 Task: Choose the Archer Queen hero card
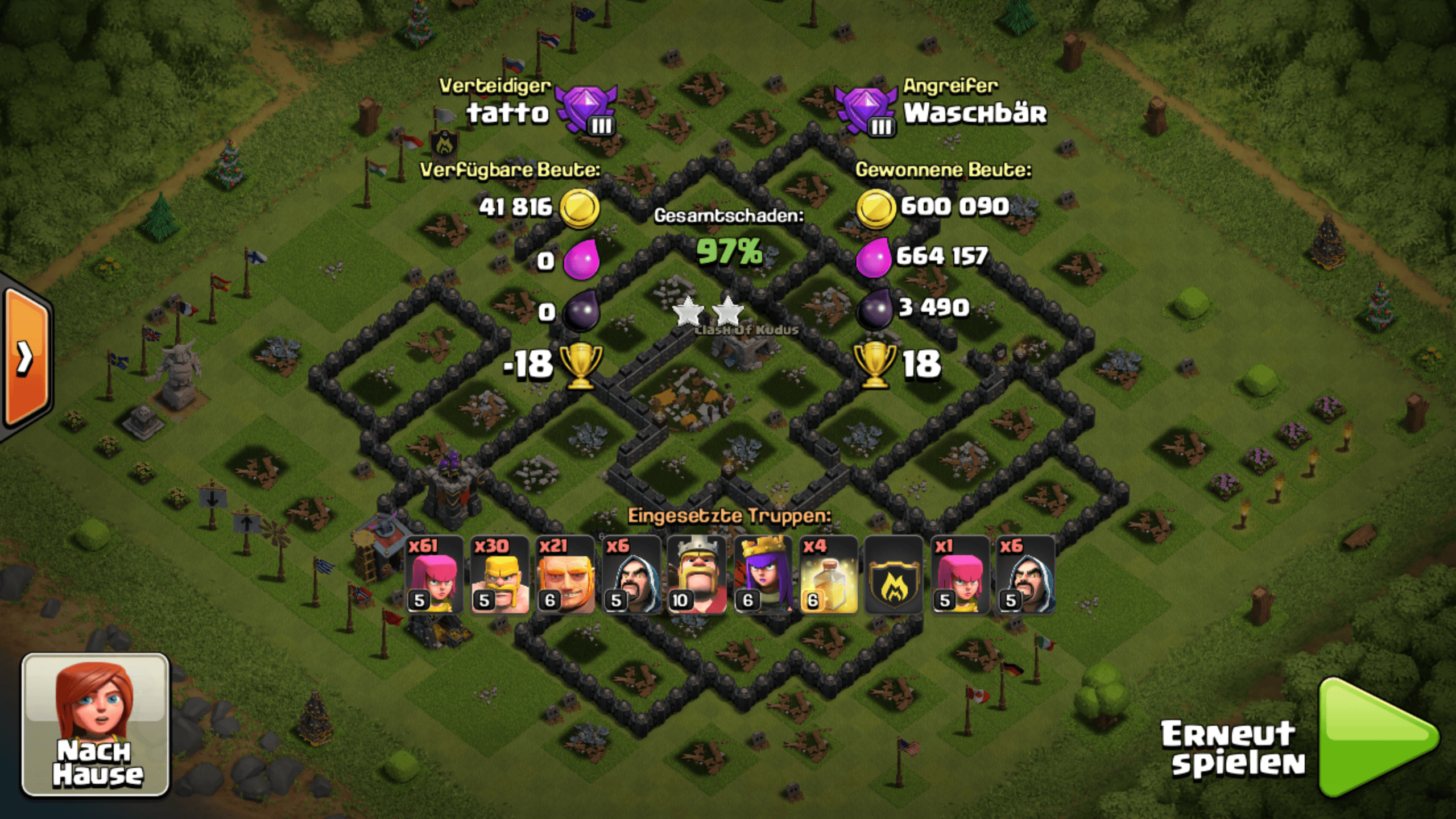tap(763, 575)
